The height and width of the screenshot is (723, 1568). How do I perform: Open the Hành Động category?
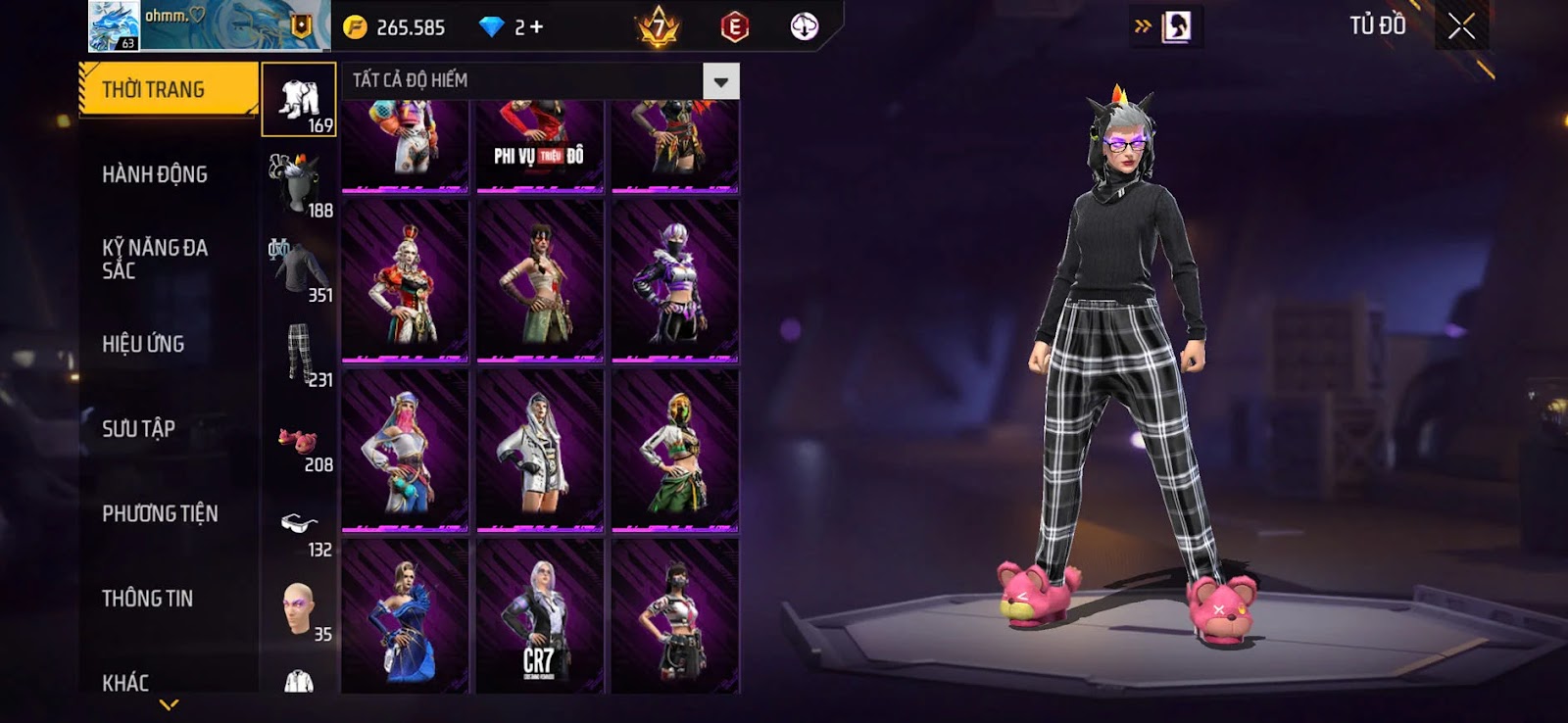pyautogui.click(x=155, y=174)
